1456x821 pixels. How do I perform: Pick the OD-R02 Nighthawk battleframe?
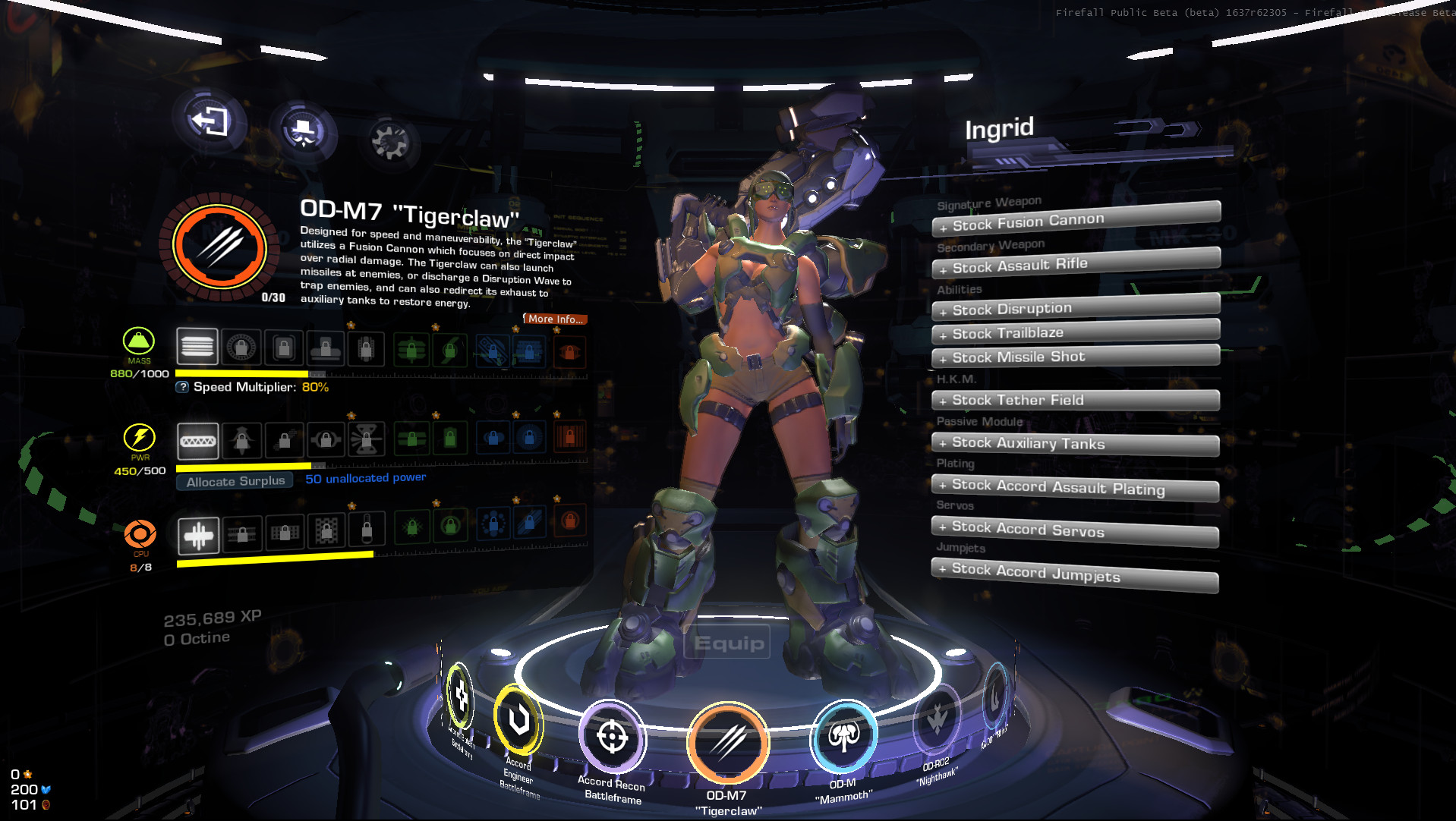tap(938, 719)
